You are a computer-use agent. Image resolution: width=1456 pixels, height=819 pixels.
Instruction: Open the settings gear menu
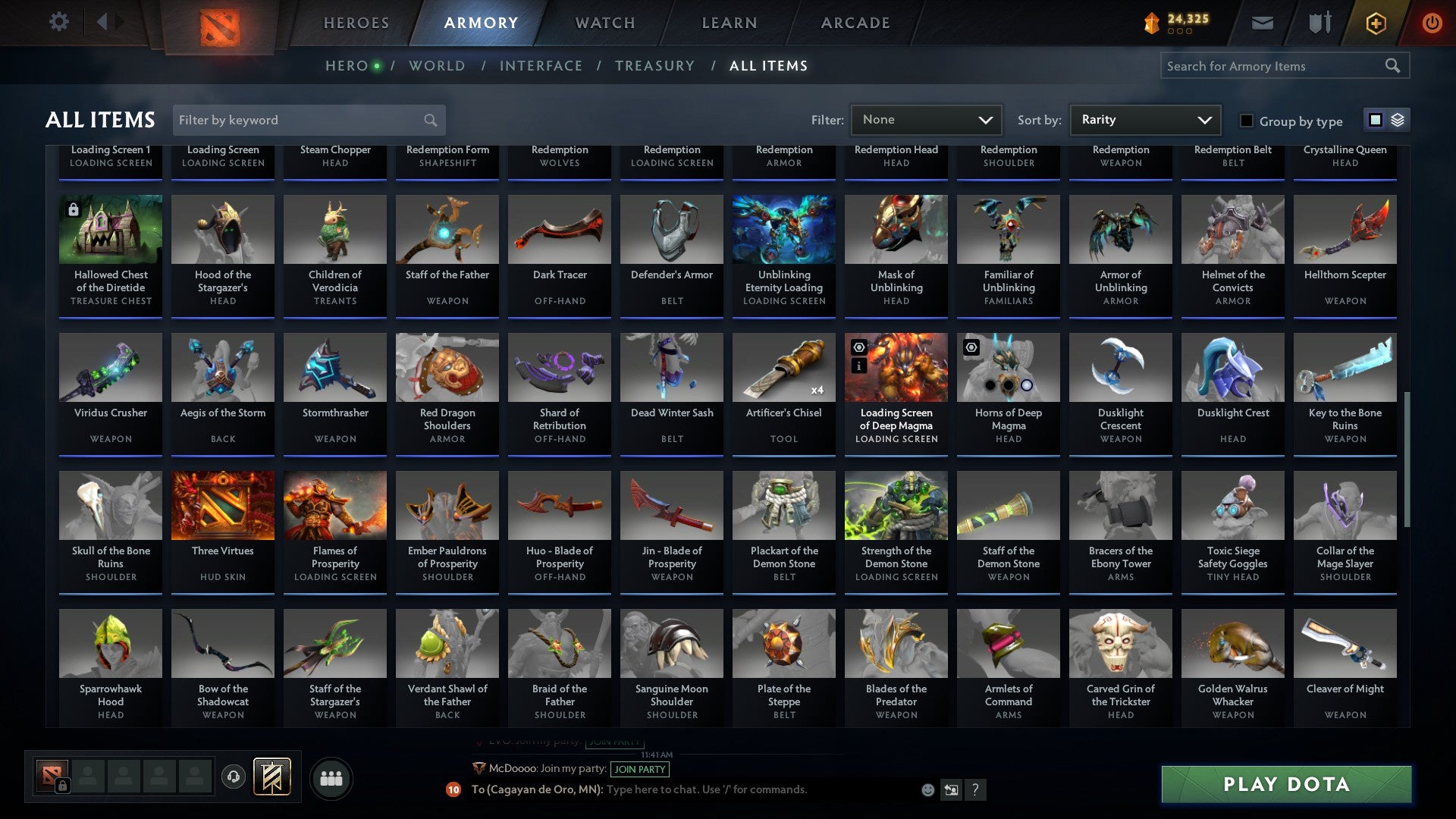59,22
